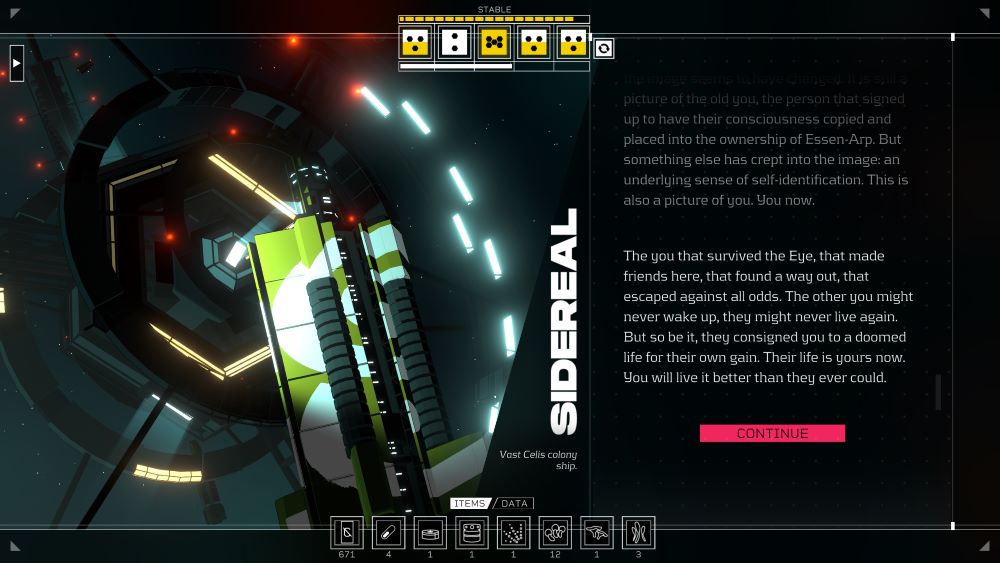Viewport: 1000px width, 563px height.
Task: Click the circular arrows cycle button
Action: click(604, 48)
